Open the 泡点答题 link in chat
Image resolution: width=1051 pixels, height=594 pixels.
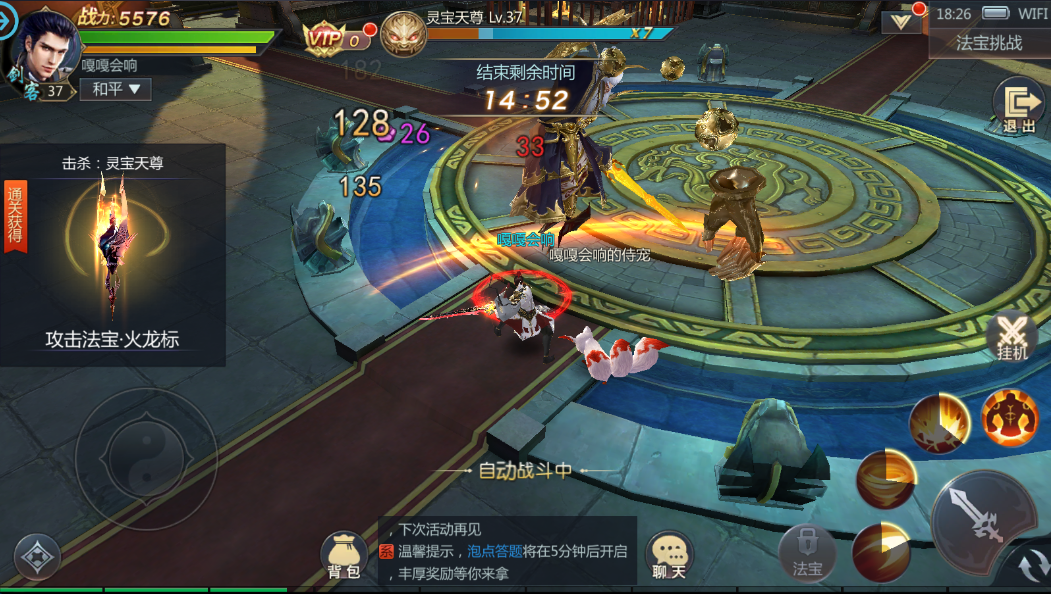point(495,551)
